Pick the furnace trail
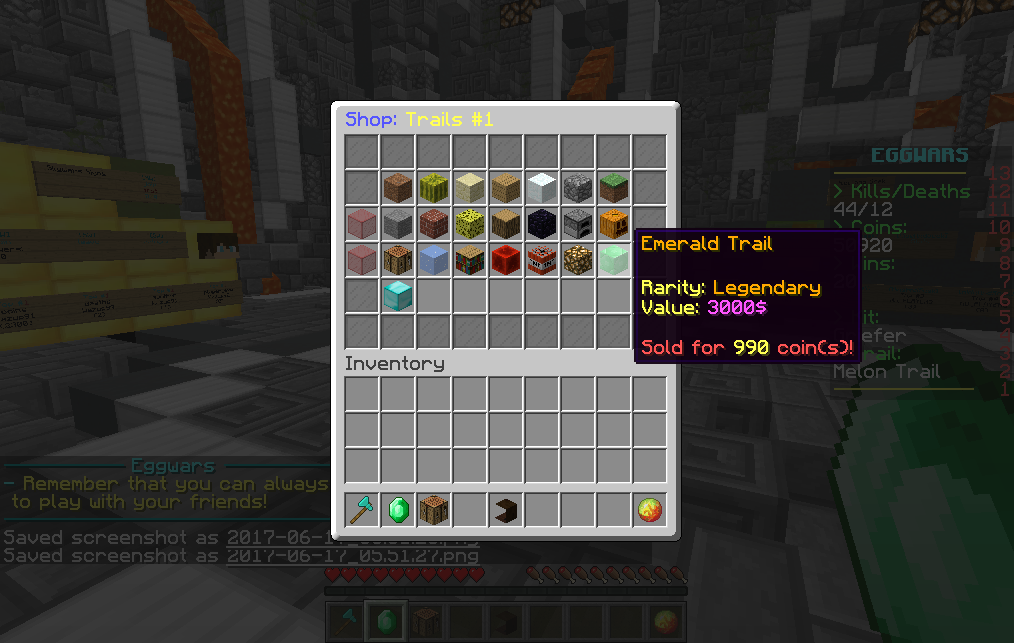This screenshot has height=643, width=1014. coord(577,223)
